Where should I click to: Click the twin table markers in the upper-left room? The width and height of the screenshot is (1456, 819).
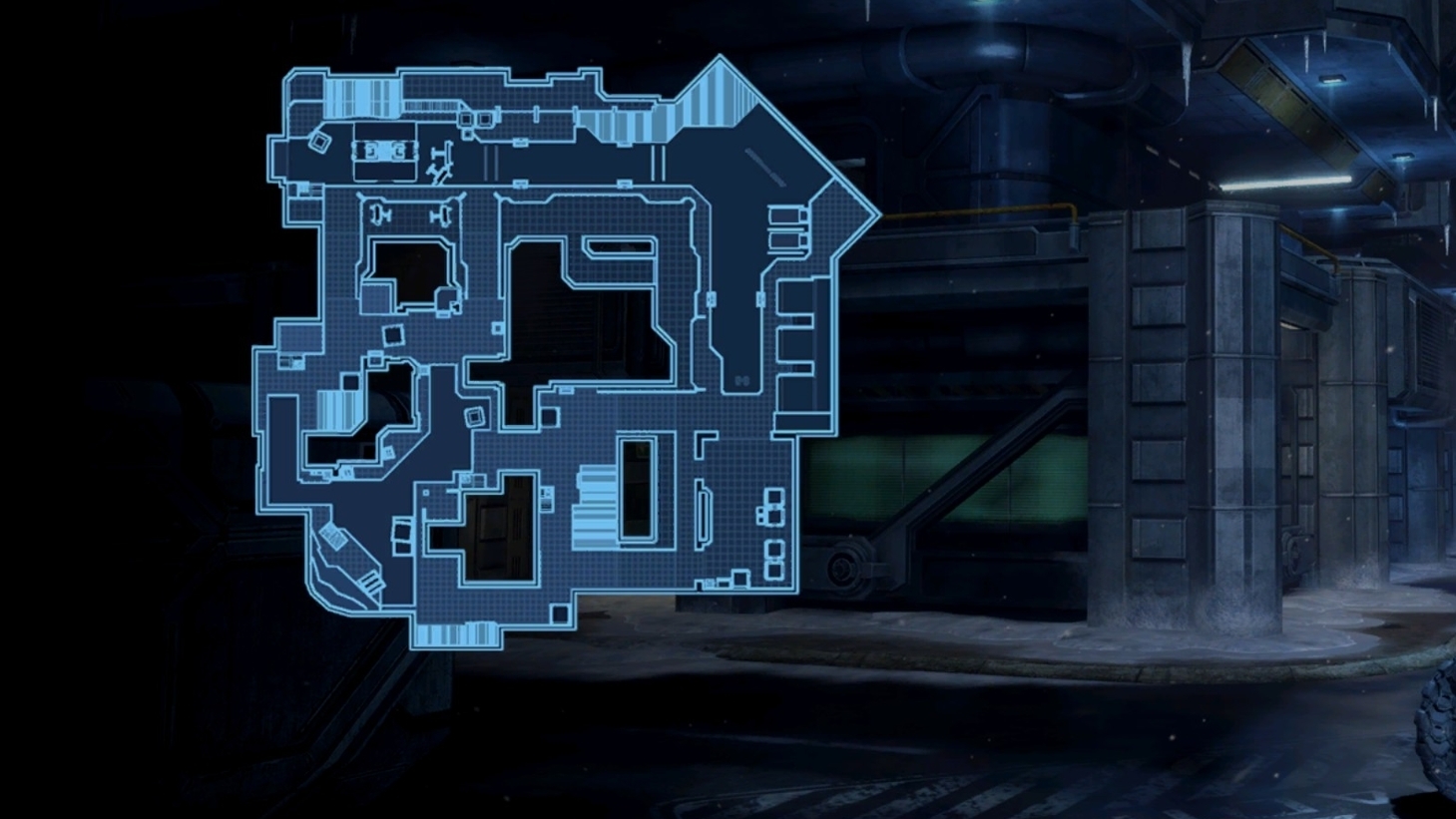(x=384, y=152)
